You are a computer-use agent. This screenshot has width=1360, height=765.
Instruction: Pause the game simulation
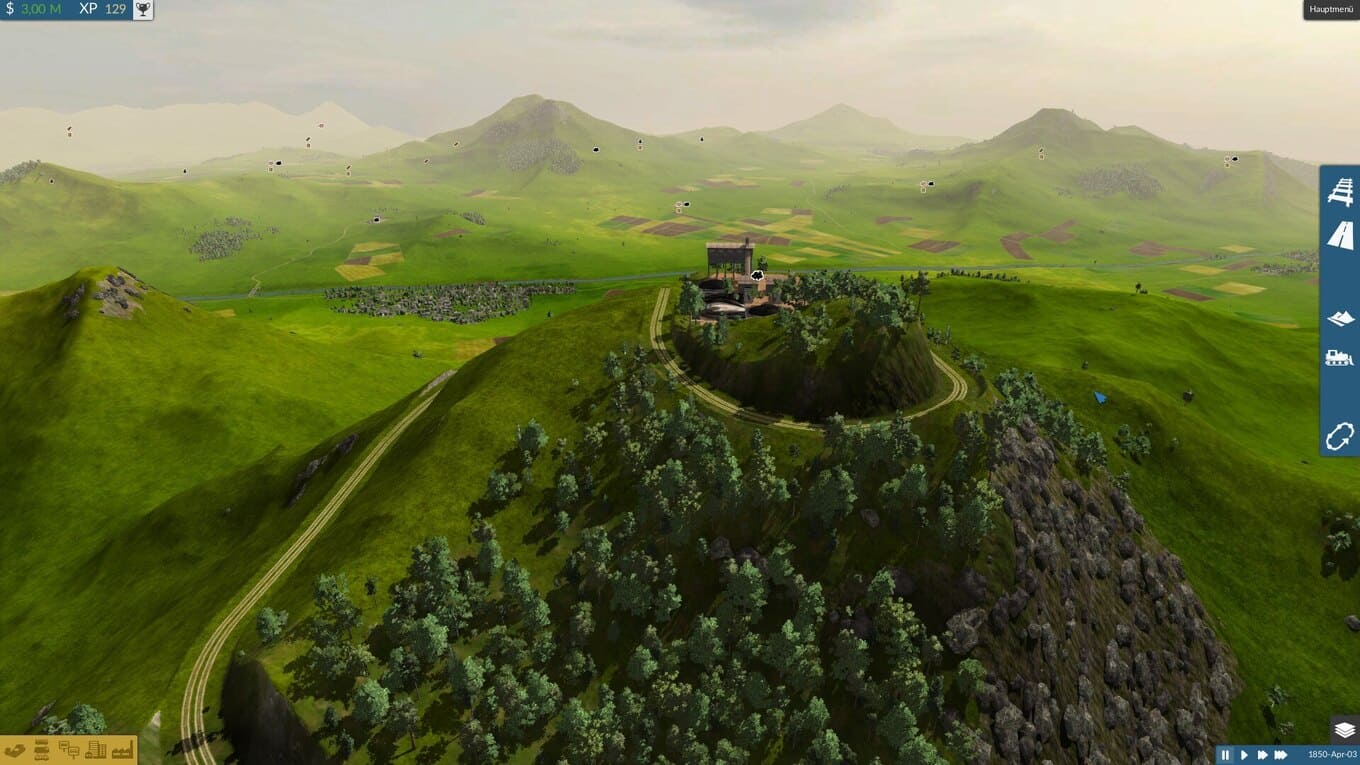(x=1226, y=755)
